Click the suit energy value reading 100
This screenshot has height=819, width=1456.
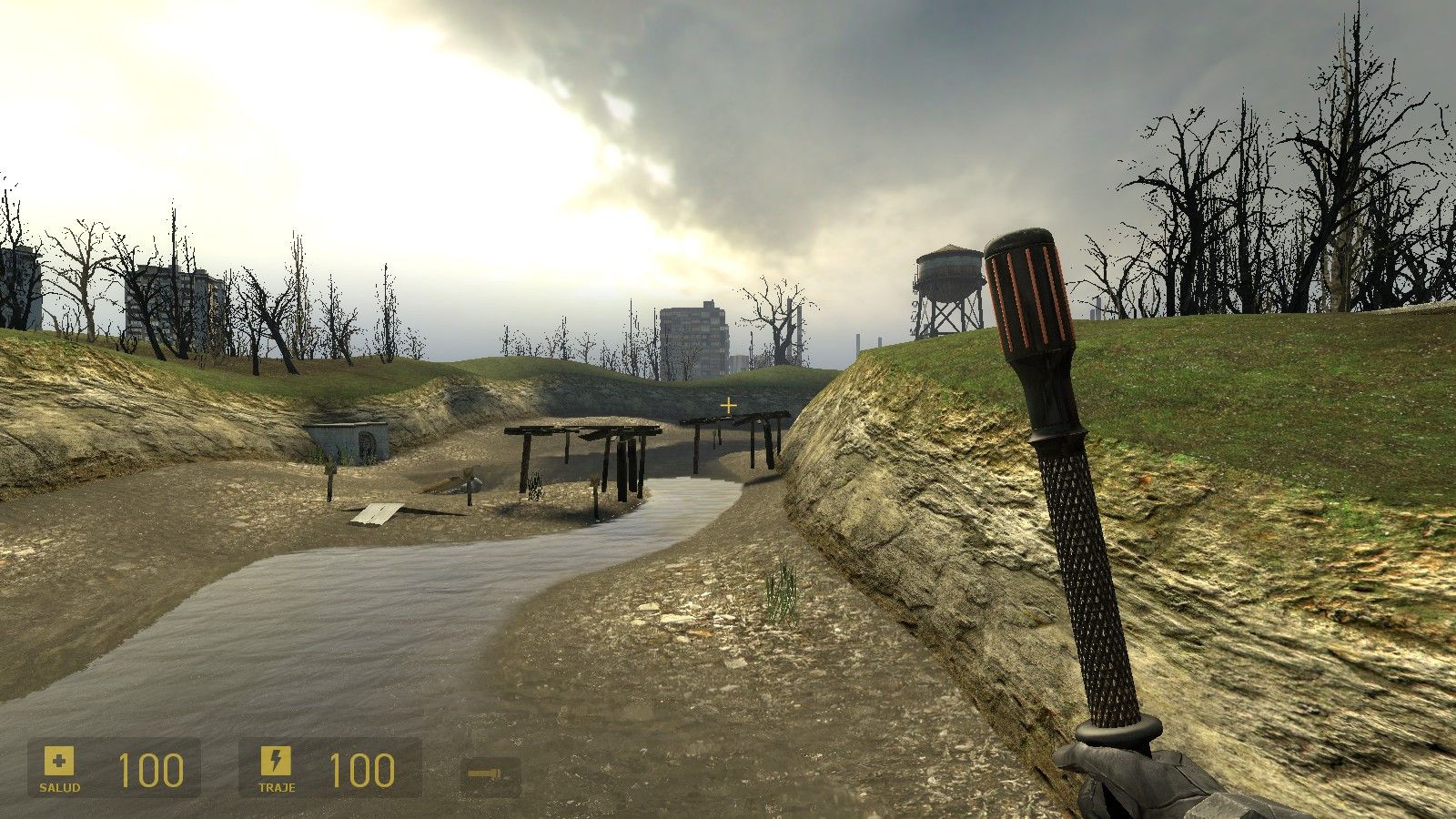point(361,769)
